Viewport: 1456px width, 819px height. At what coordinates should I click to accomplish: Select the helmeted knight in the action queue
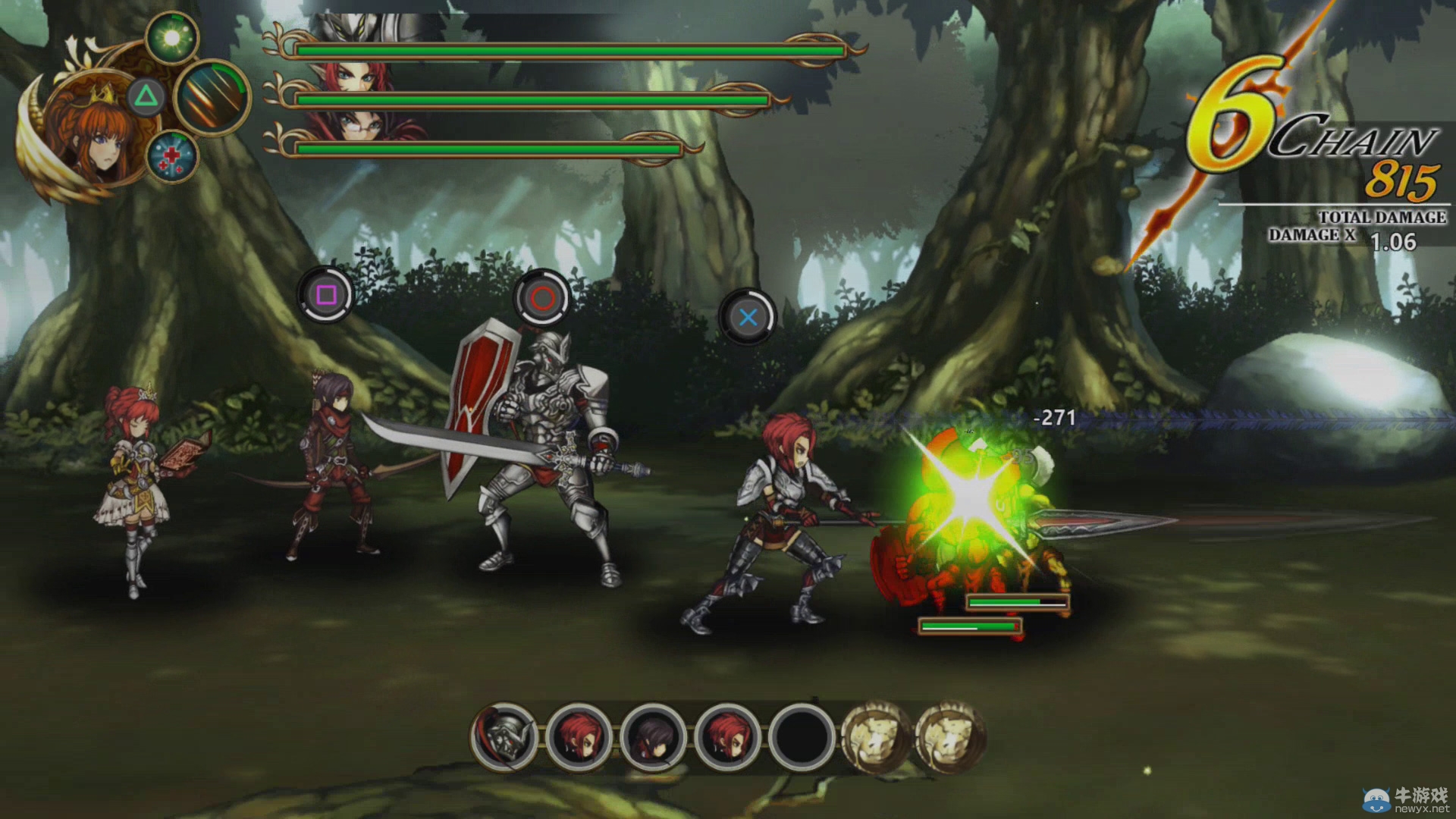point(504,736)
